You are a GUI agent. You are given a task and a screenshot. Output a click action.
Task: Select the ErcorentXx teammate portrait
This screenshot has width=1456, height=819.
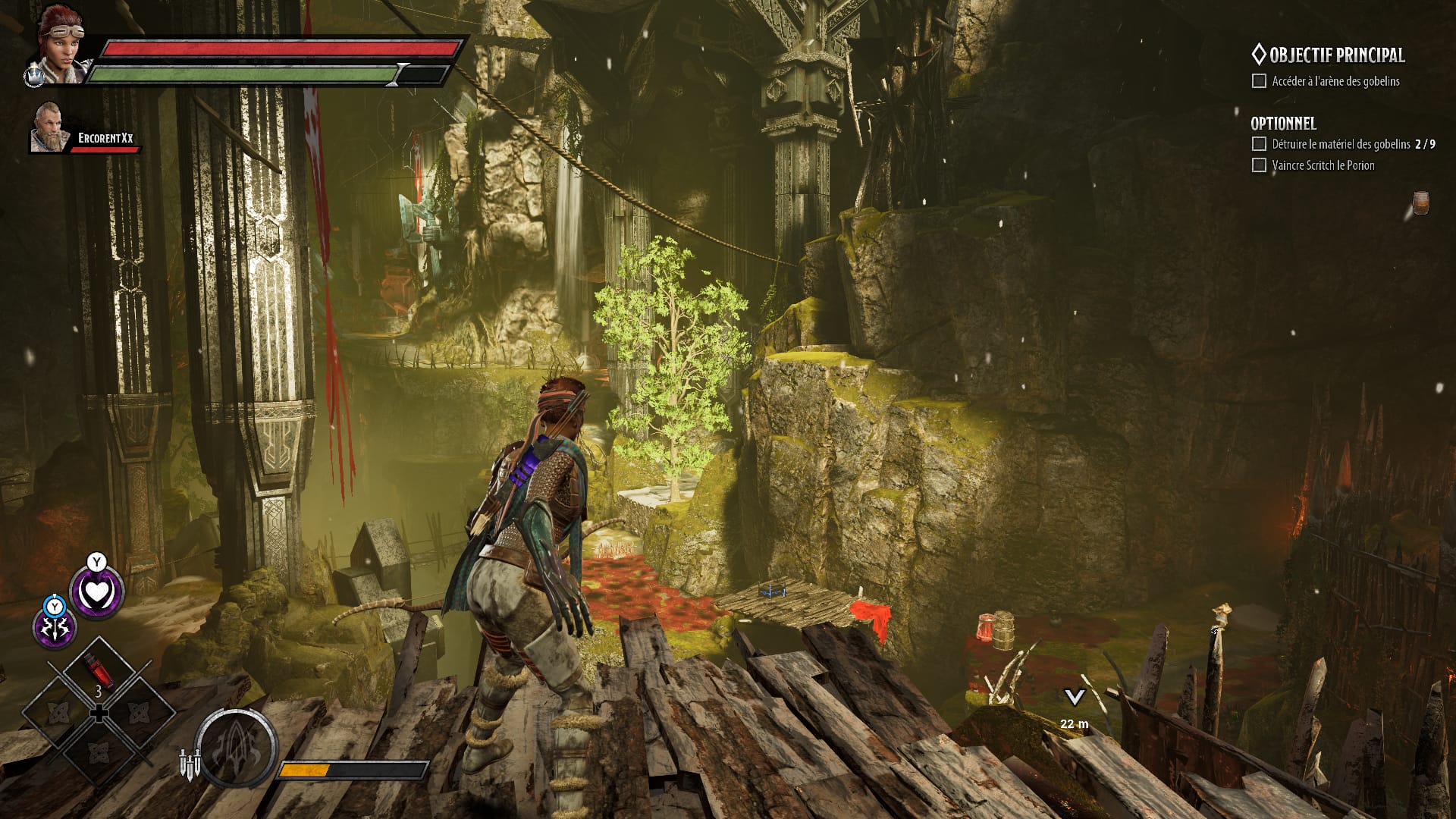[49, 127]
